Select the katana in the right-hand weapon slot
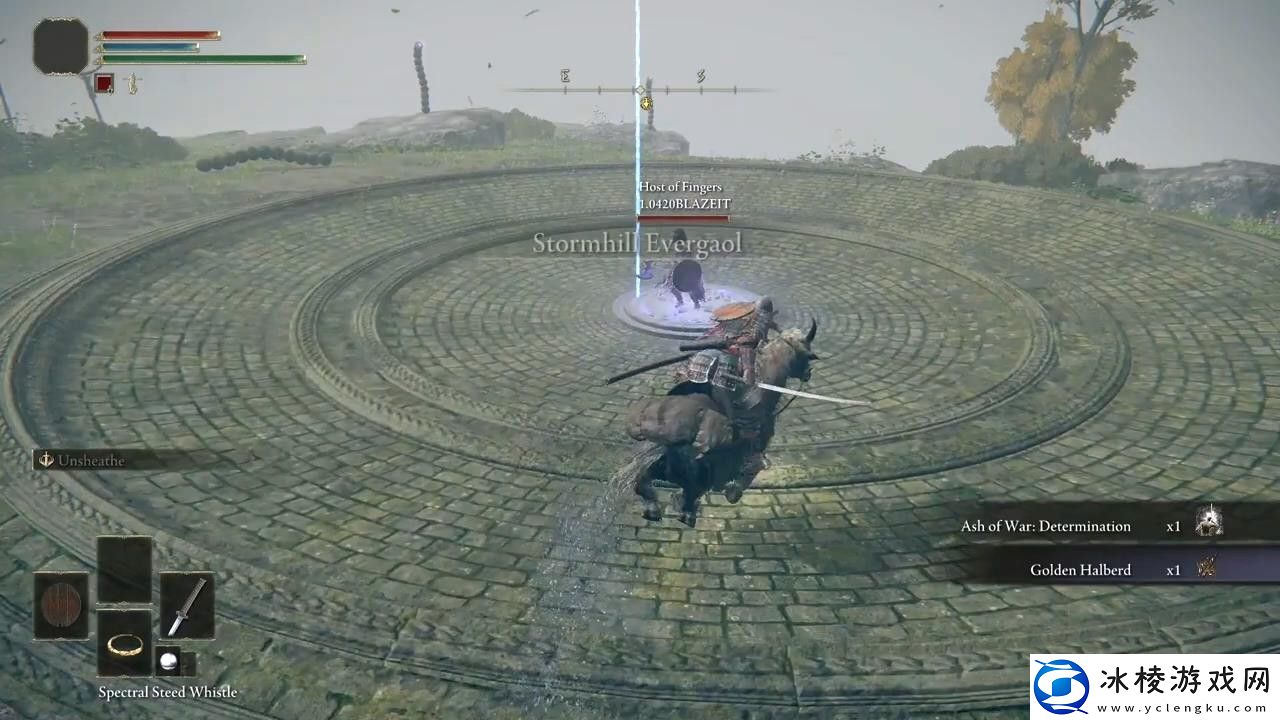1280x720 pixels. (x=188, y=606)
